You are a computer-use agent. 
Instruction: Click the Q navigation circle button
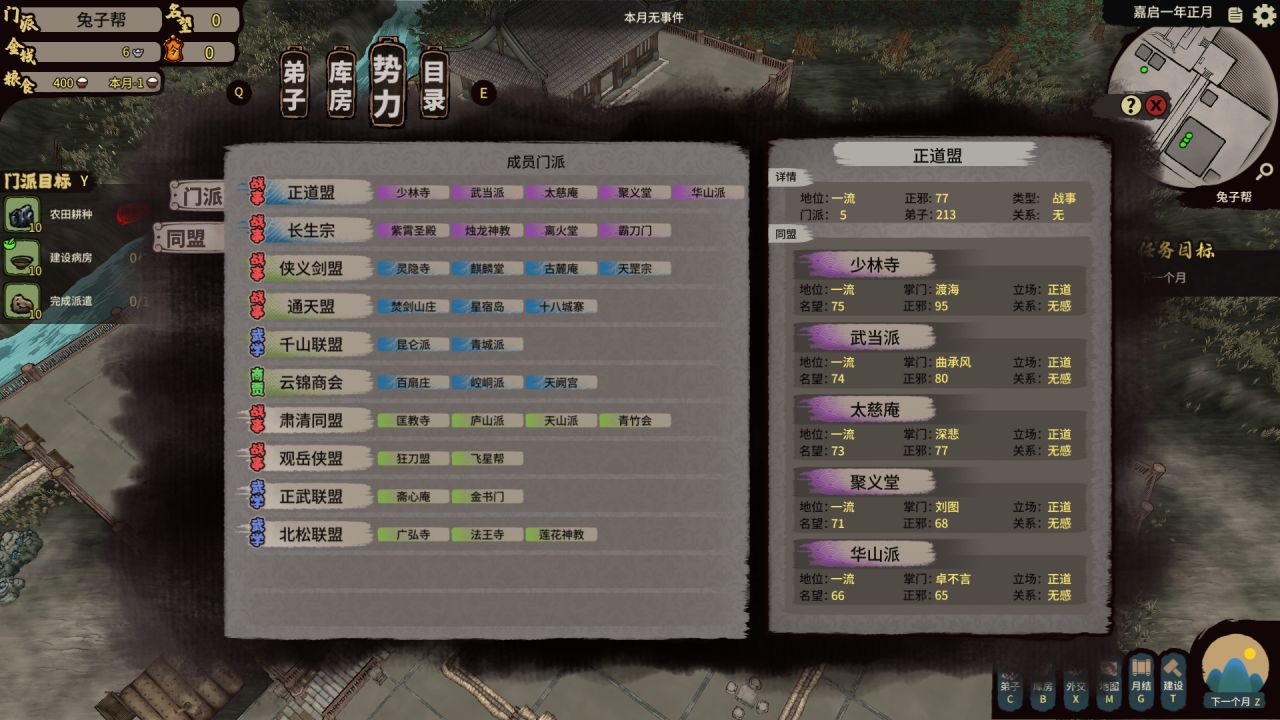pos(239,92)
